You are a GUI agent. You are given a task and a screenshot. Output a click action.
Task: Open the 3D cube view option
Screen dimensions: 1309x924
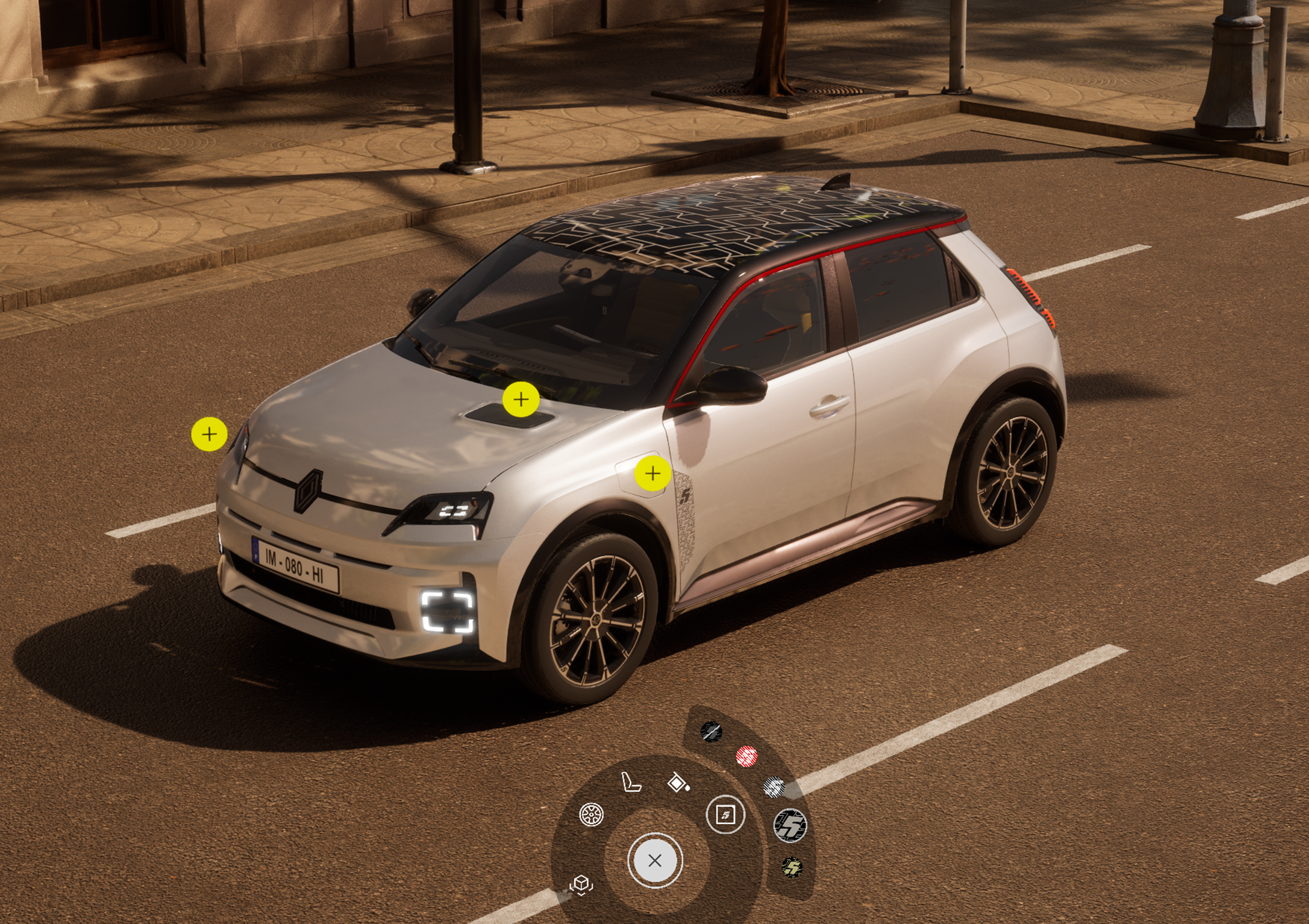581,884
